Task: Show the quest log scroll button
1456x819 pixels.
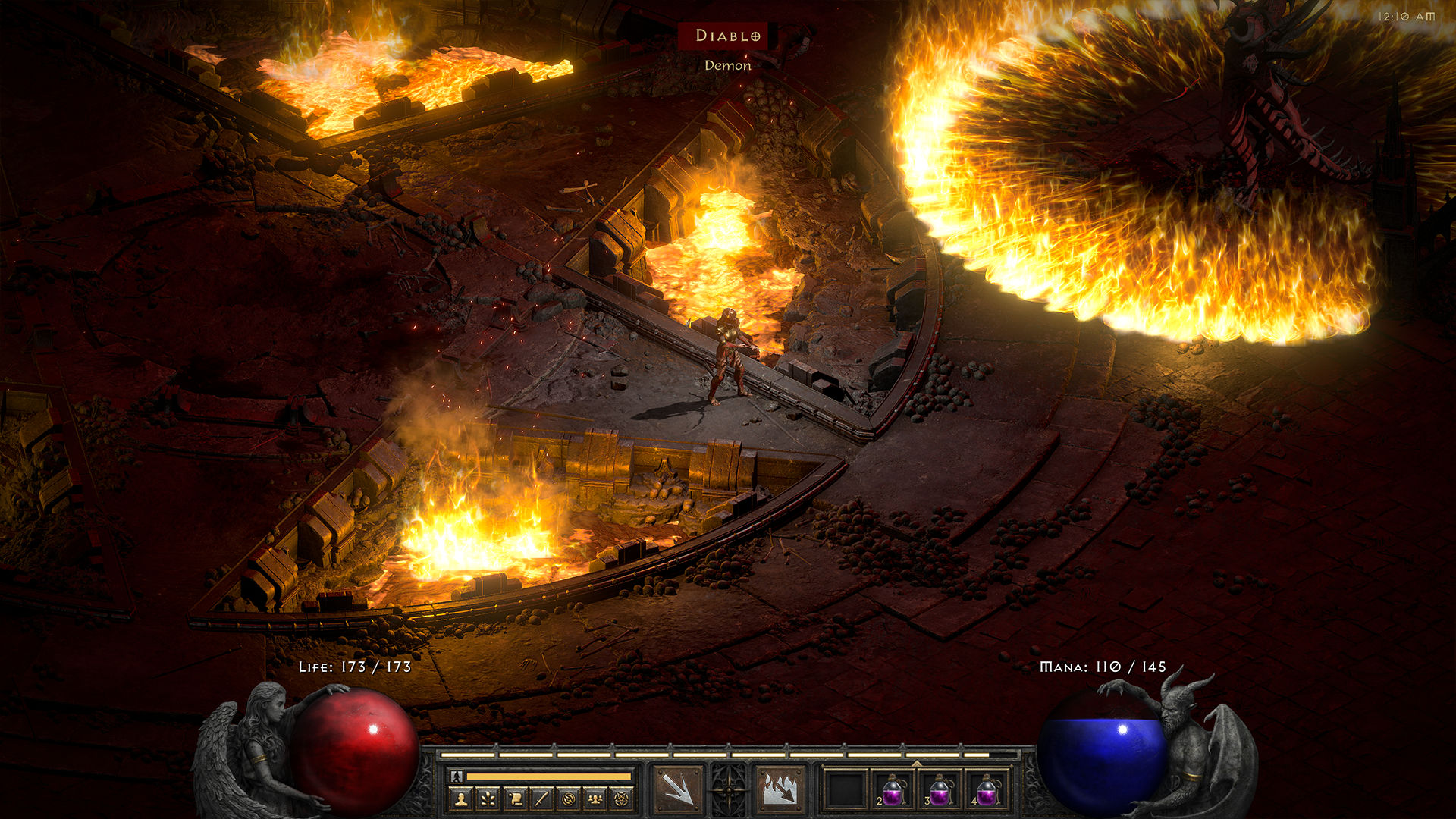Action: pos(515,799)
